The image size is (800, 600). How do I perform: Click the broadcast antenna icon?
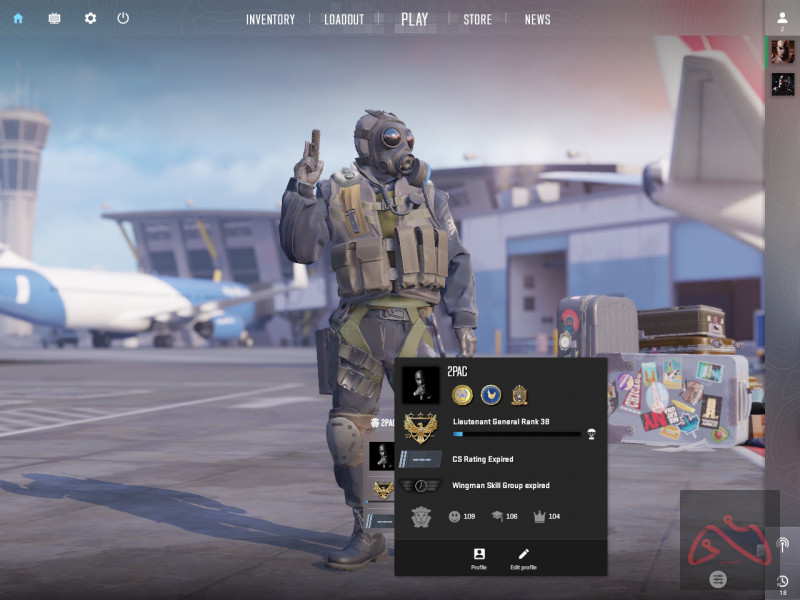click(x=783, y=545)
